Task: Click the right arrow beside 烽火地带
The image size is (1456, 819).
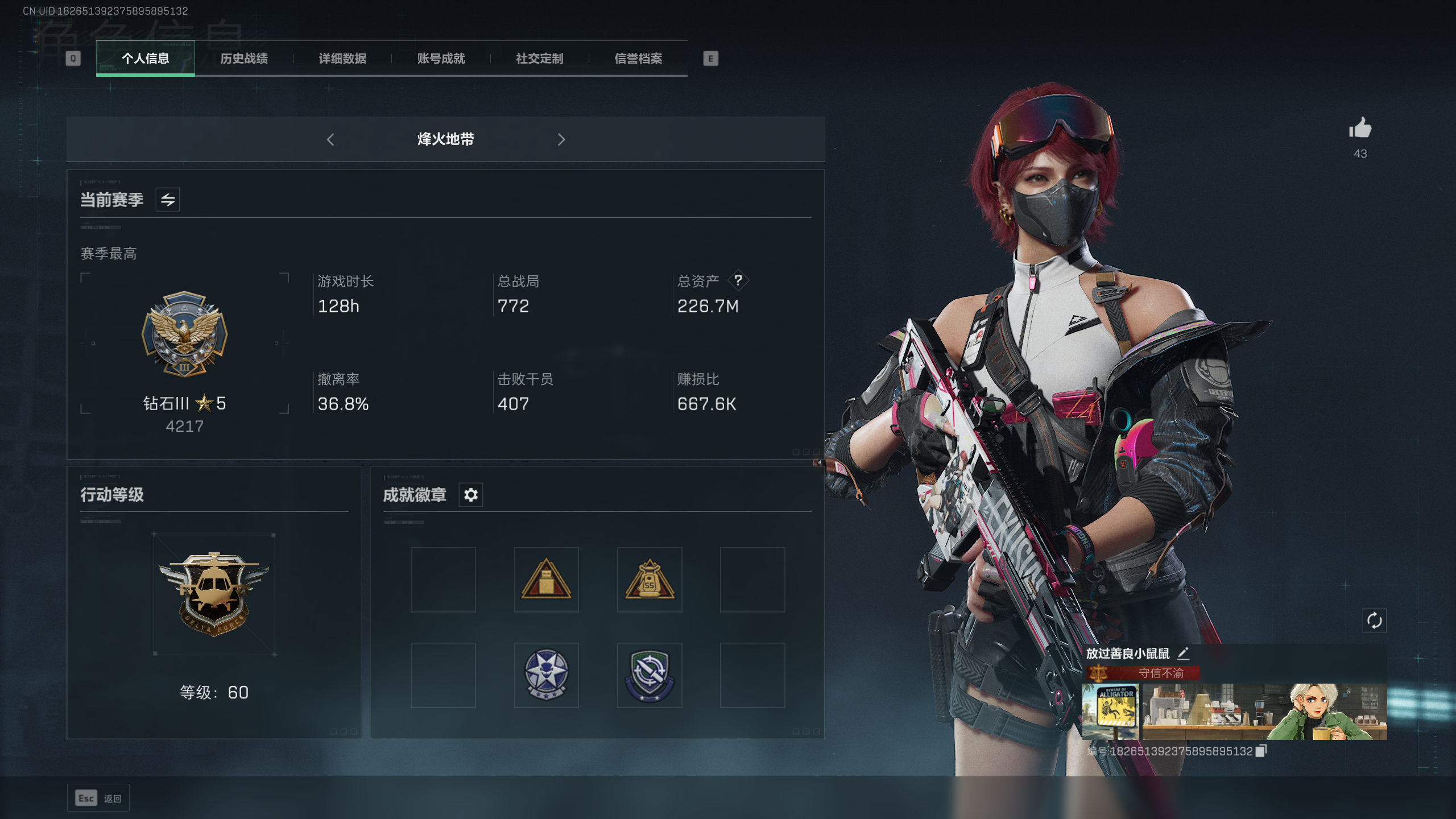Action: click(561, 139)
